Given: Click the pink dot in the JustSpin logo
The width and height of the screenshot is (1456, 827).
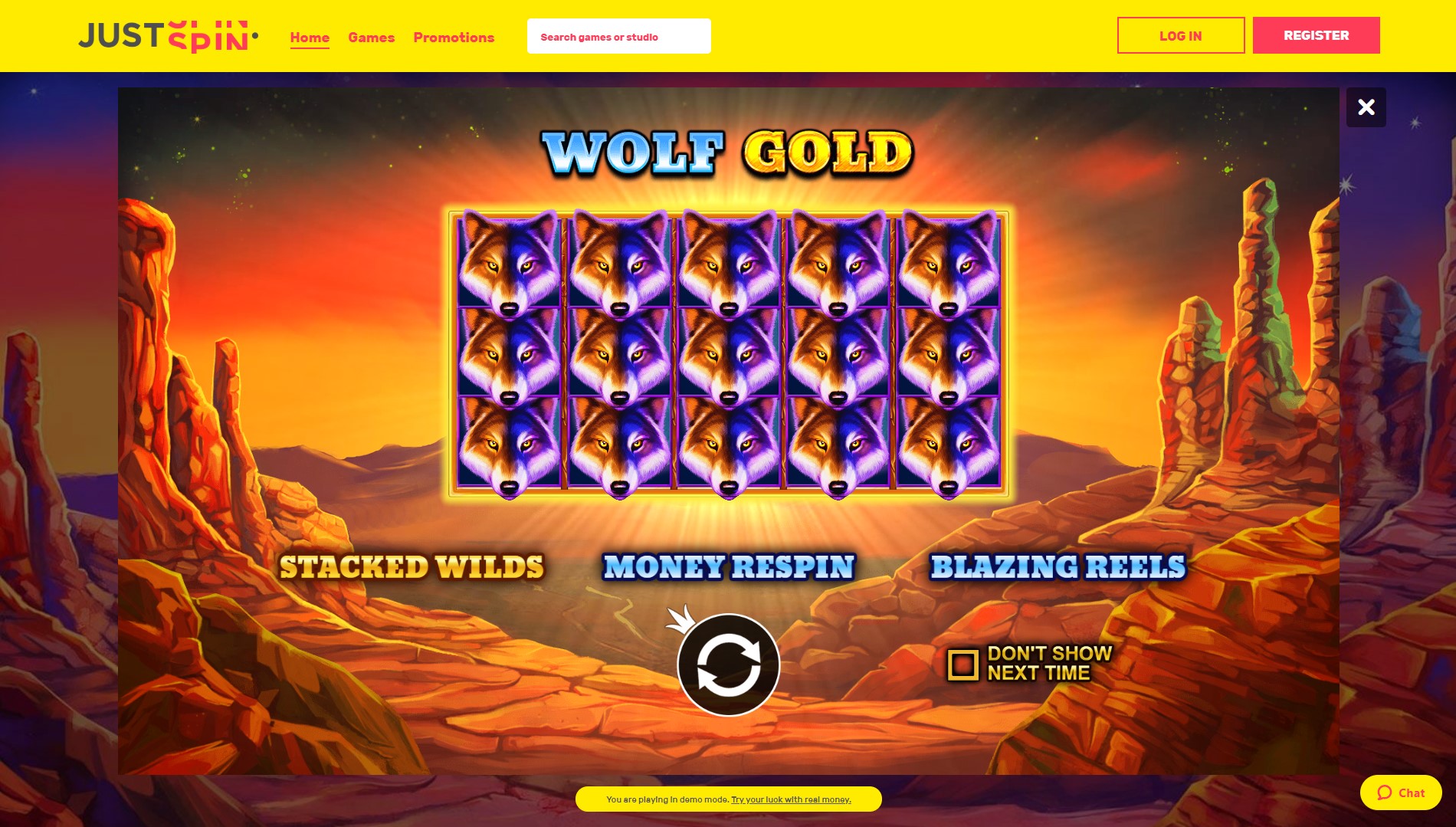Looking at the screenshot, I should pyautogui.click(x=255, y=36).
